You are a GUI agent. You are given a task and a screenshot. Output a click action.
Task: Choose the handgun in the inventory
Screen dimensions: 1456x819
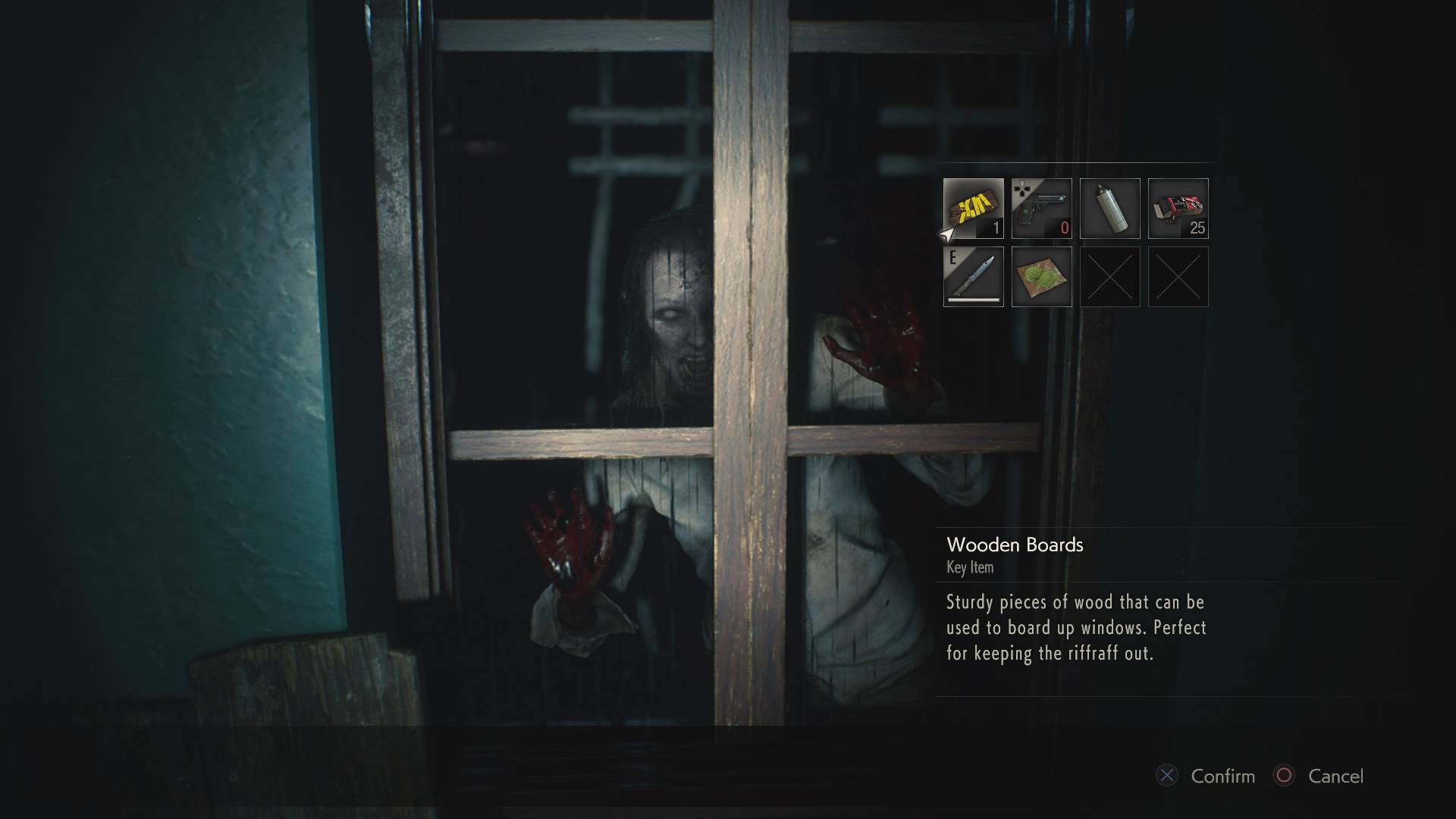[x=1041, y=209]
